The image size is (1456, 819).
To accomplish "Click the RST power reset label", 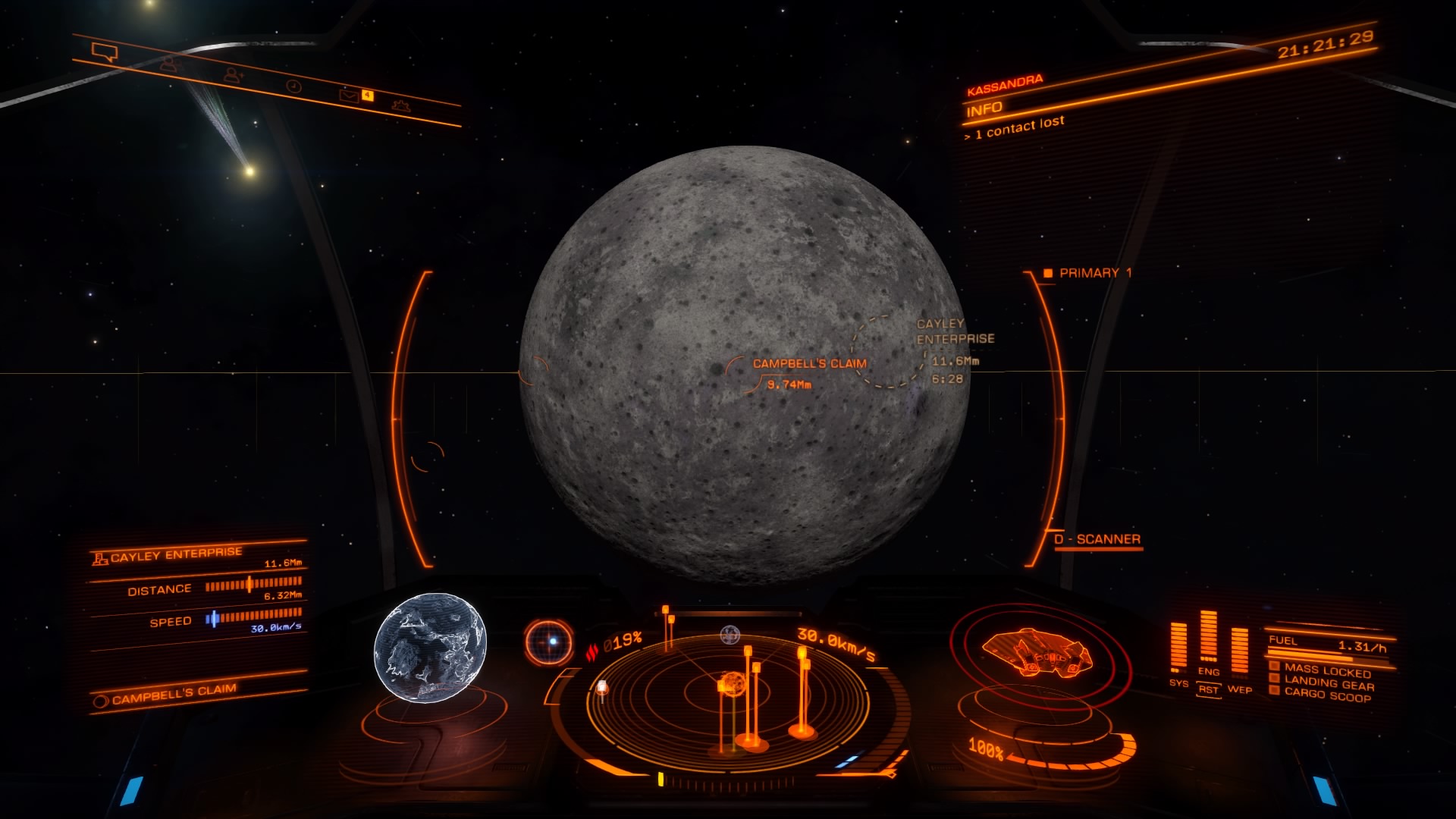I will [x=1209, y=689].
